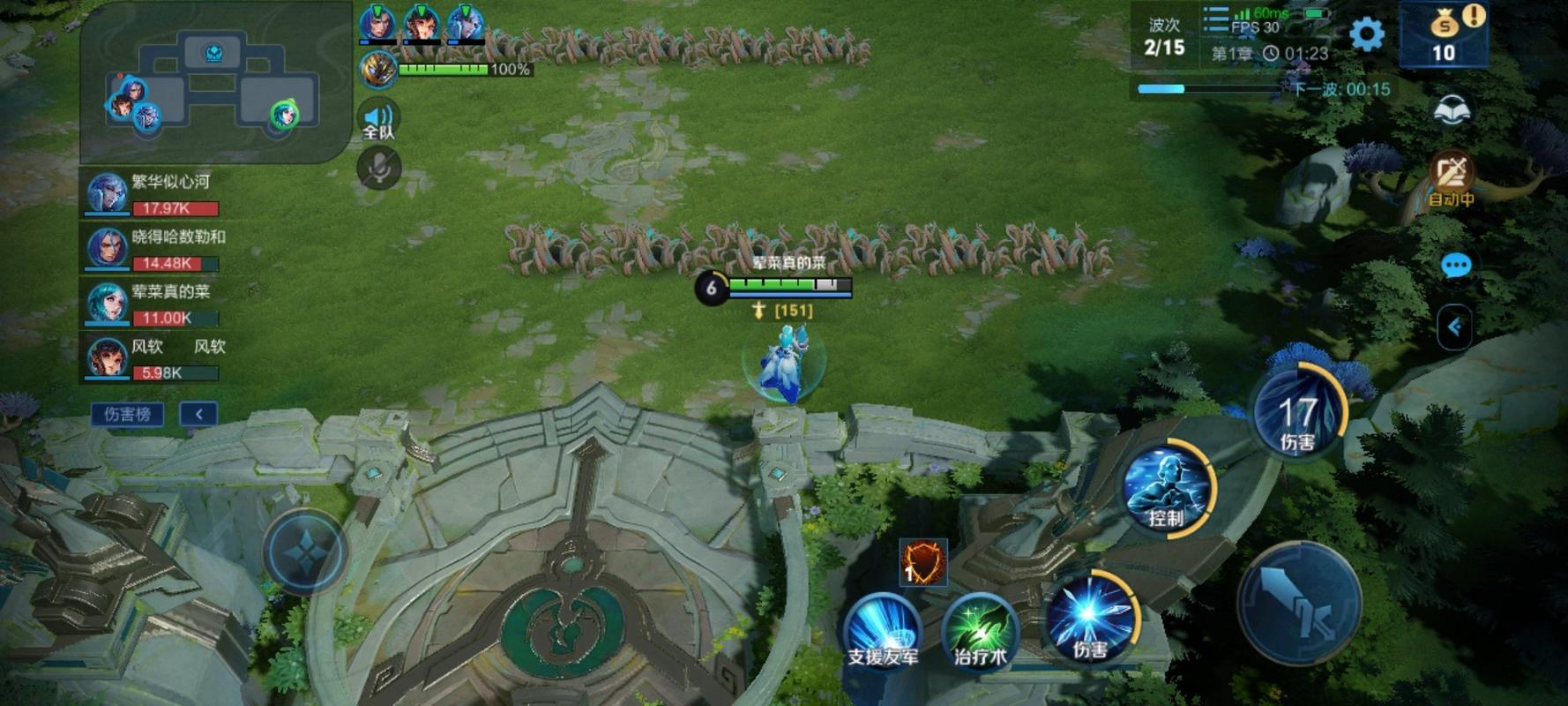The height and width of the screenshot is (706, 1568).
Task: Toggle the 全队 team voice speaker
Action: point(378,120)
